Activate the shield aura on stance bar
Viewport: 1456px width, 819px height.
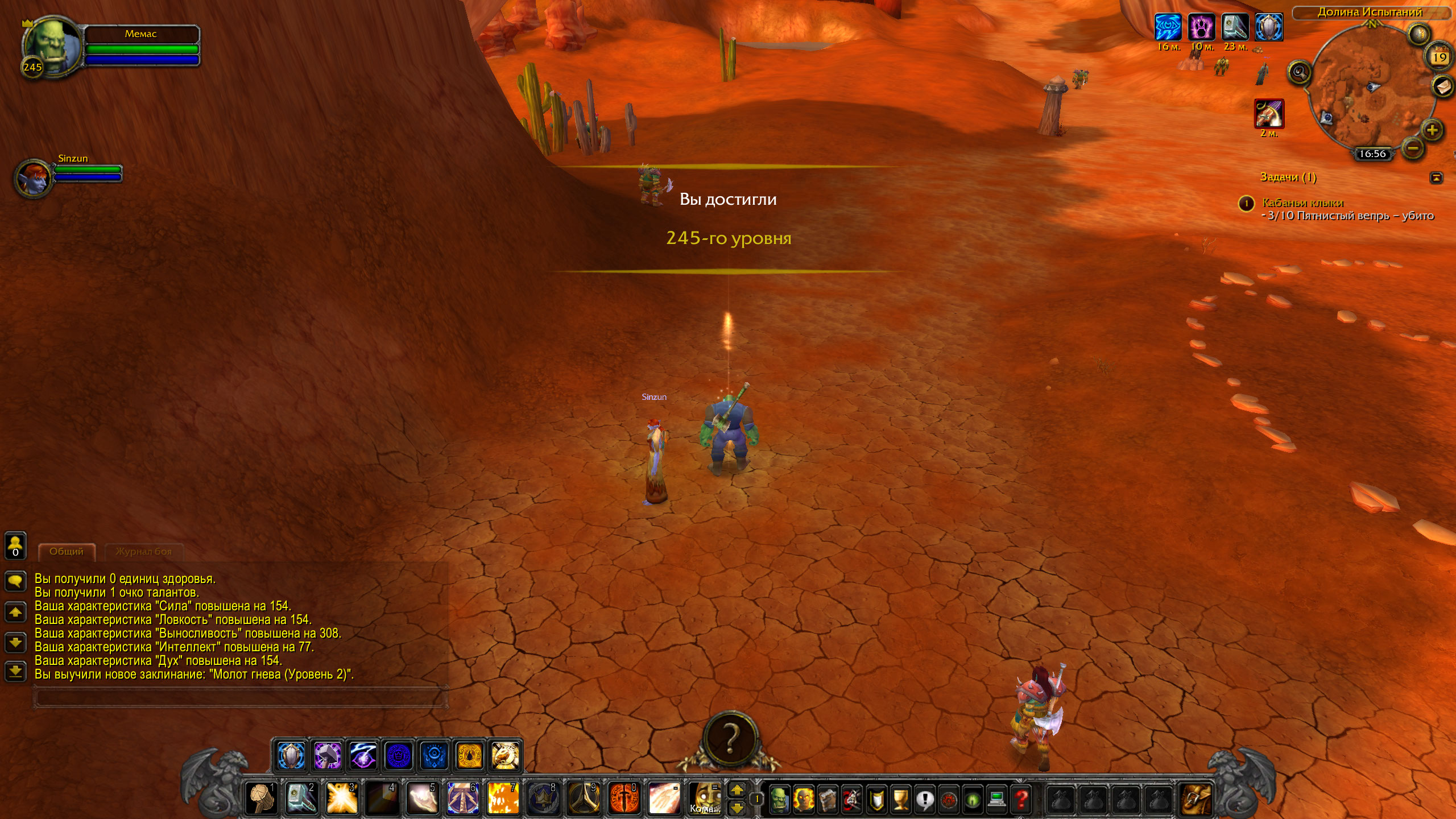point(292,756)
